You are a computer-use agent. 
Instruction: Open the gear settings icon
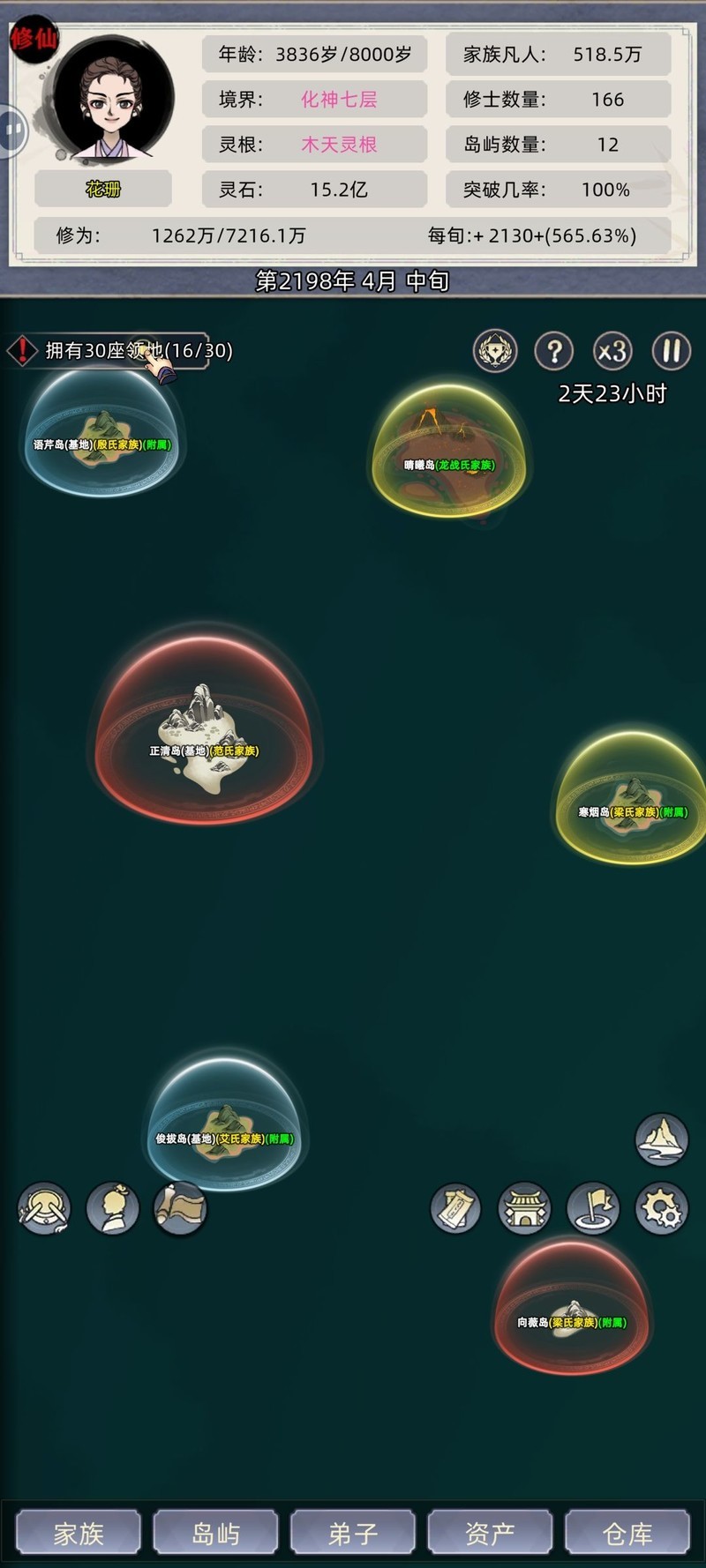tap(662, 1208)
